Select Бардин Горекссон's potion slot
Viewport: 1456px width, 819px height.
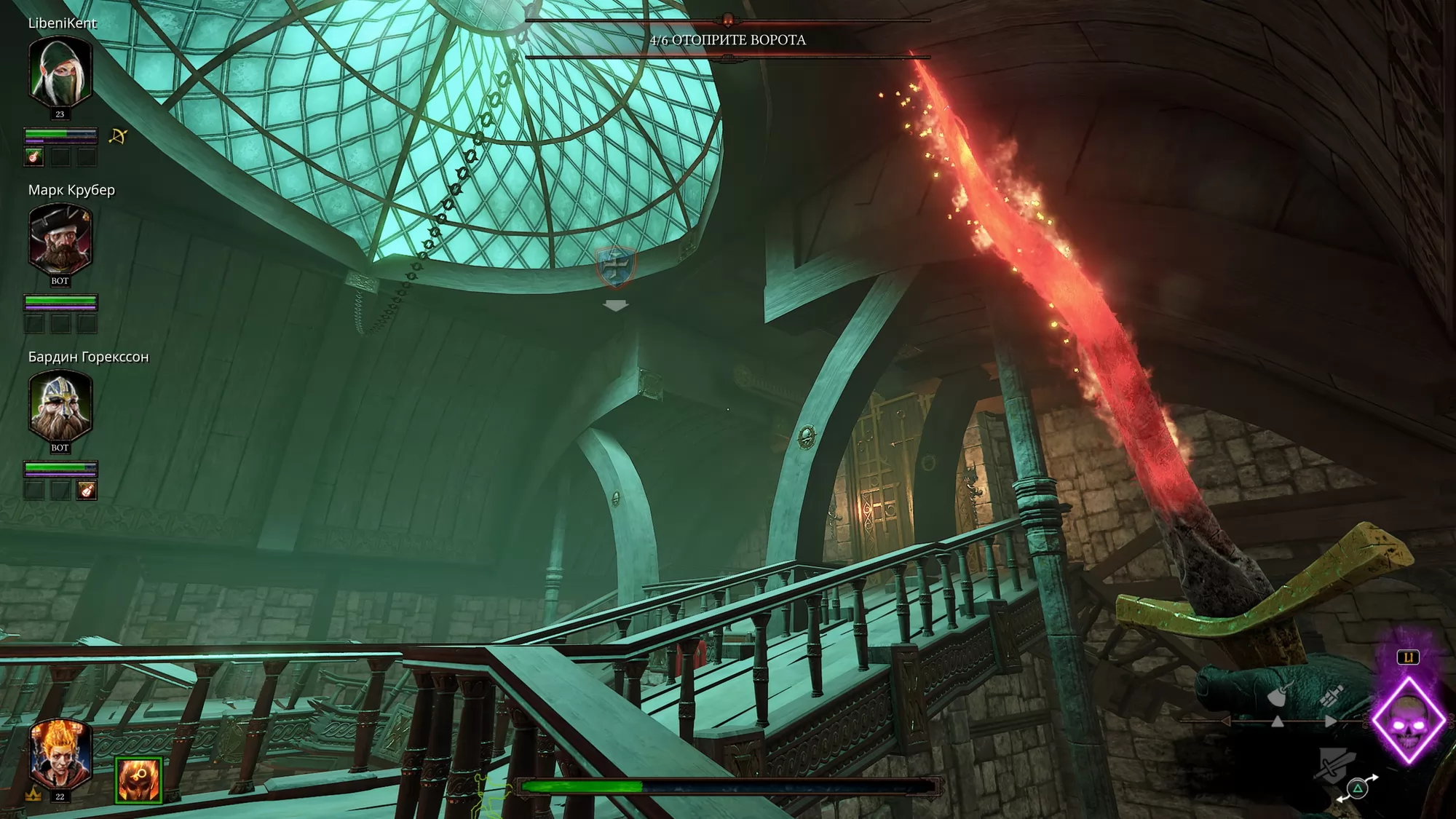click(x=87, y=490)
